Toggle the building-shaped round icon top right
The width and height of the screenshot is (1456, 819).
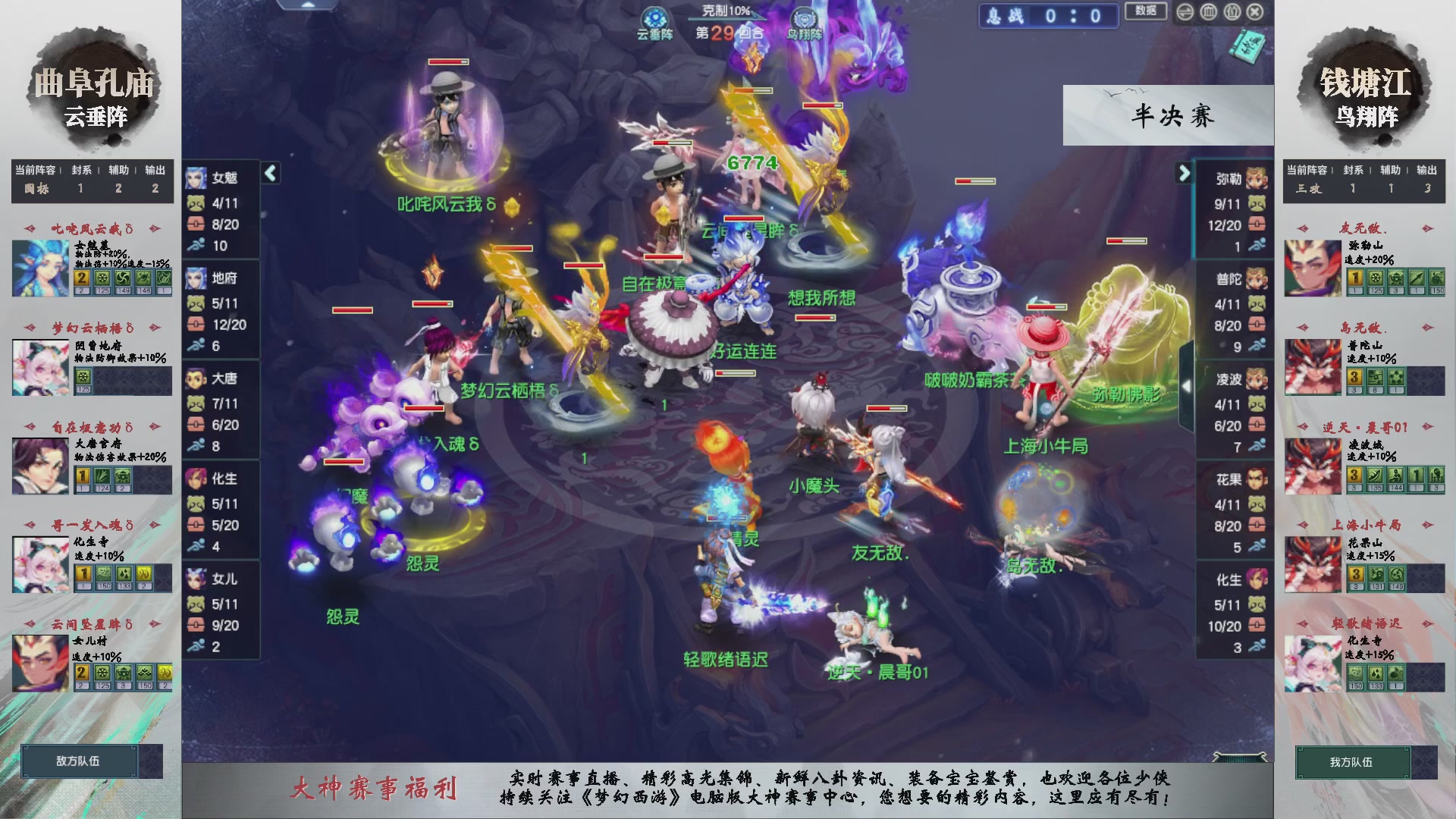[1231, 12]
